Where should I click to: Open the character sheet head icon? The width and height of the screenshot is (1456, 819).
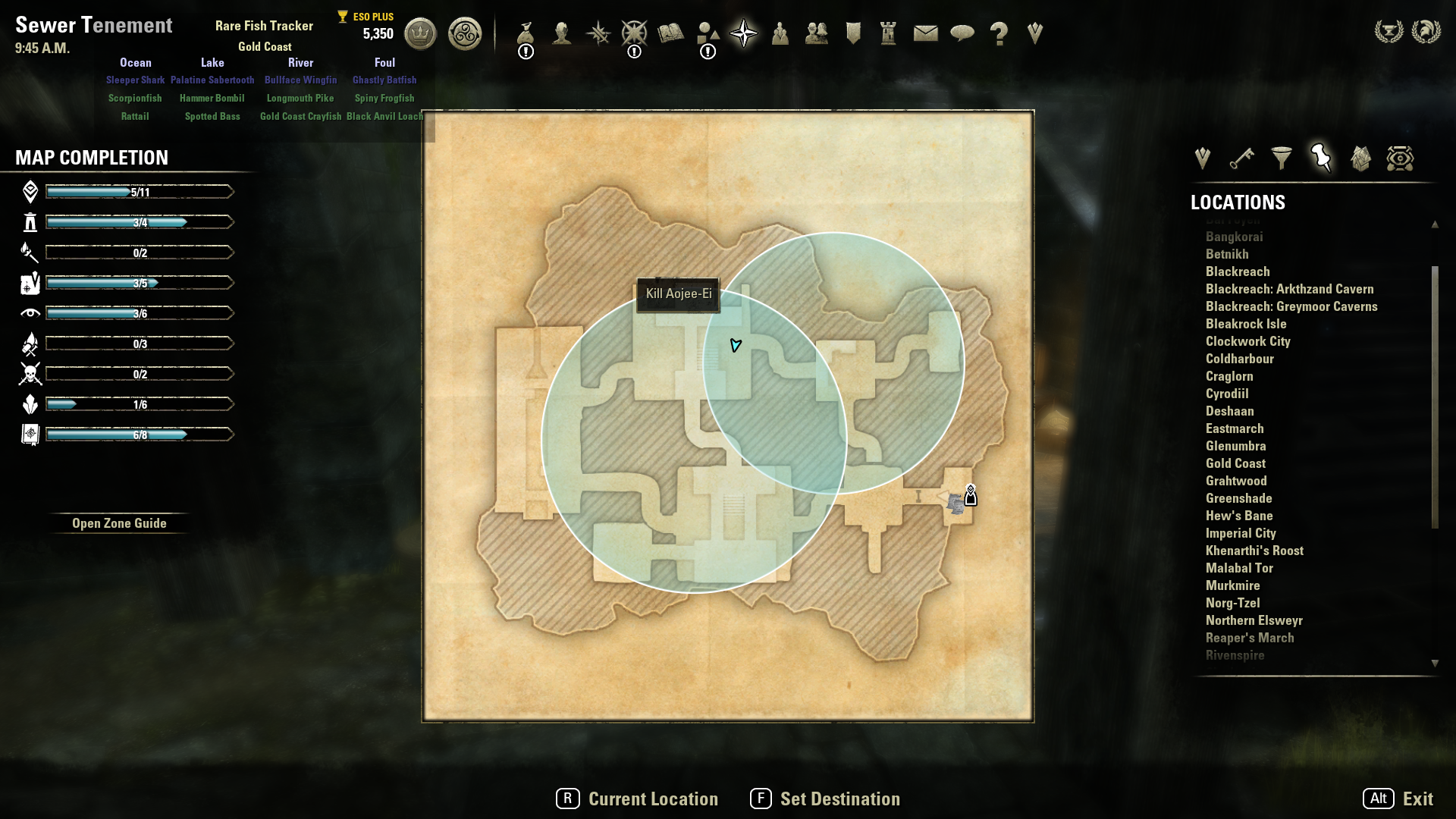point(562,33)
